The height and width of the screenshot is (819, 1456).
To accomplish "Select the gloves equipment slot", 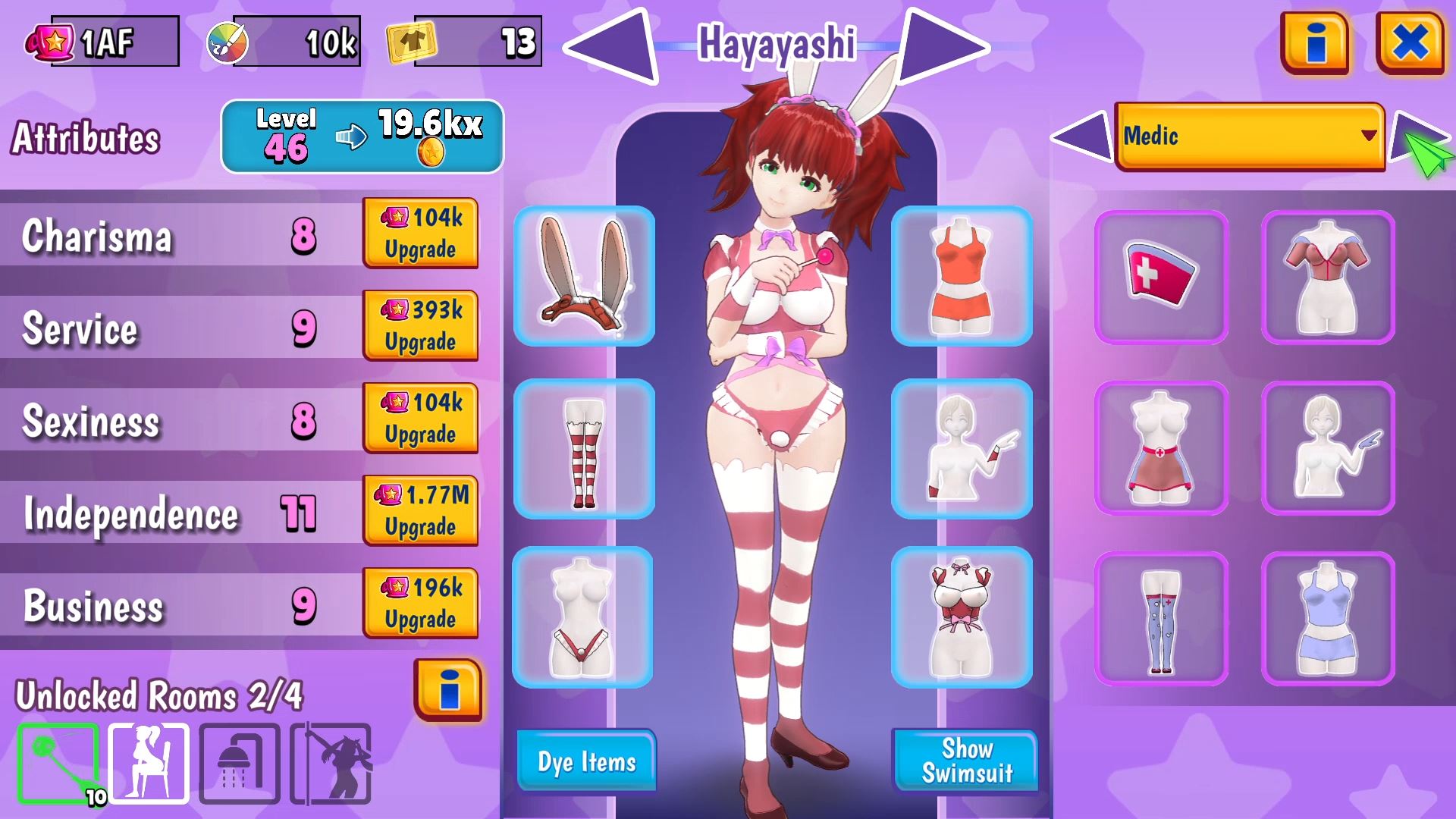I will [x=963, y=449].
